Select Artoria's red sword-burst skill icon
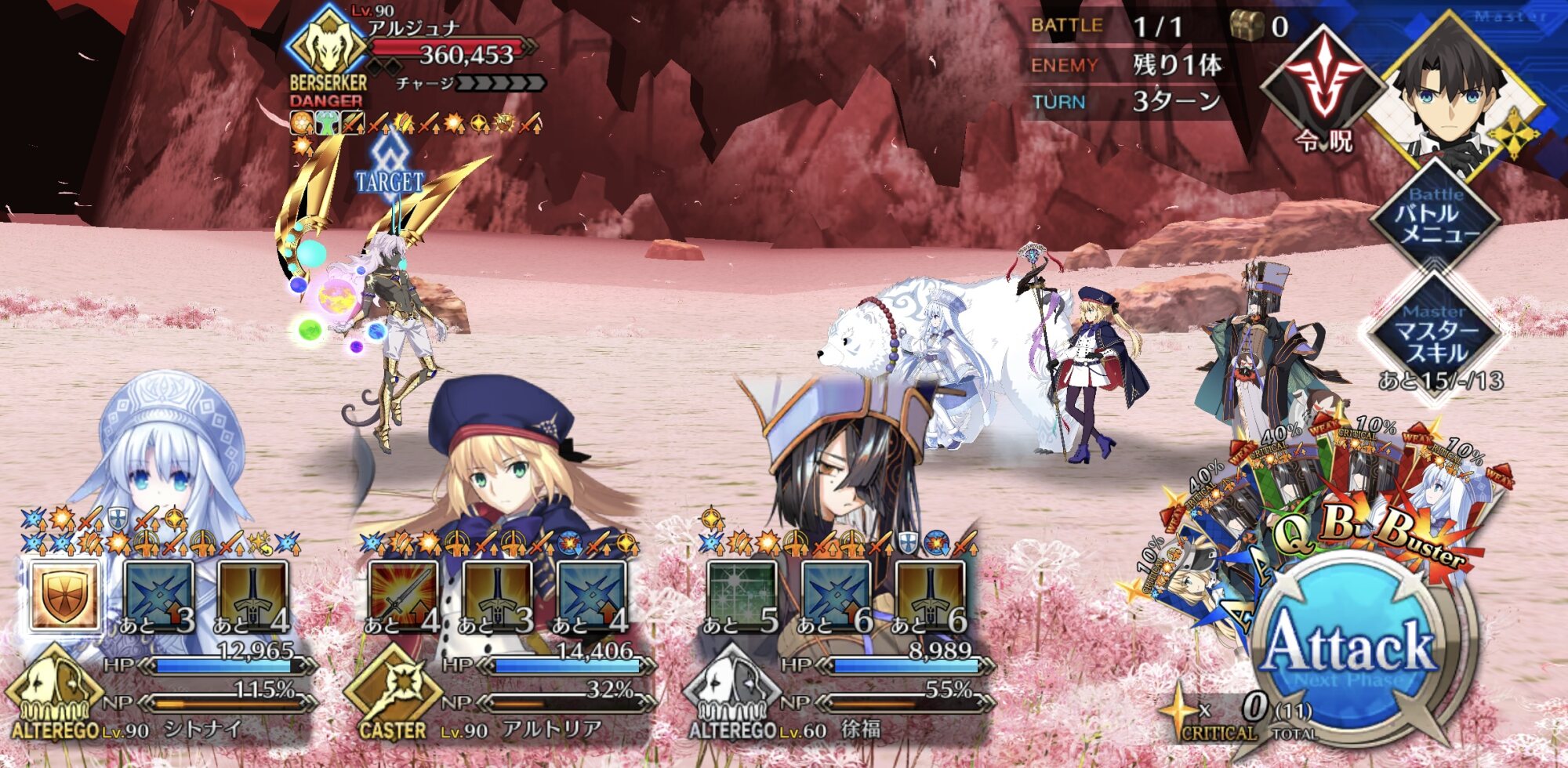This screenshot has height=768, width=1568. point(403,594)
